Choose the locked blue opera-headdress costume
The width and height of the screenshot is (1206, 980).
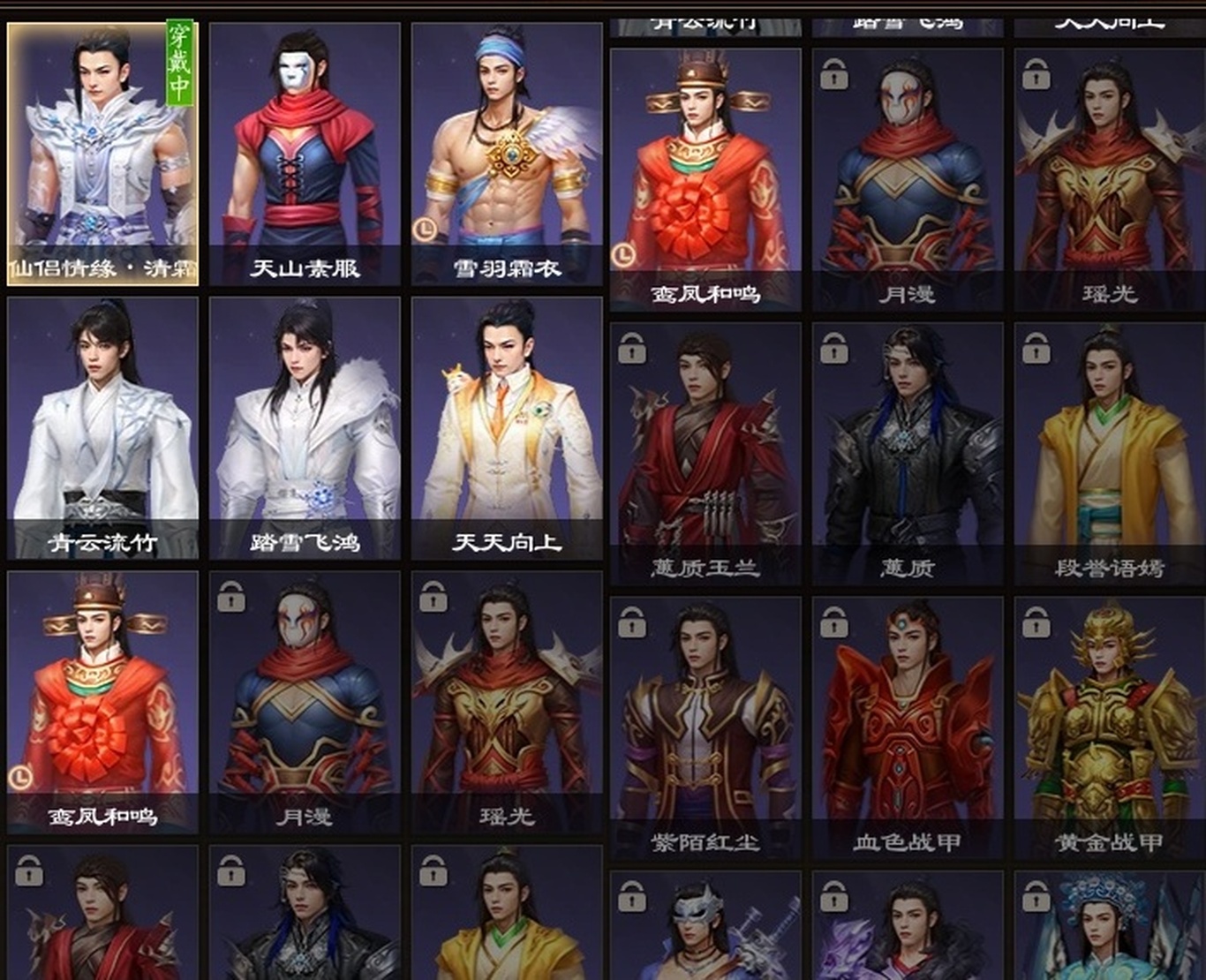(1110, 927)
